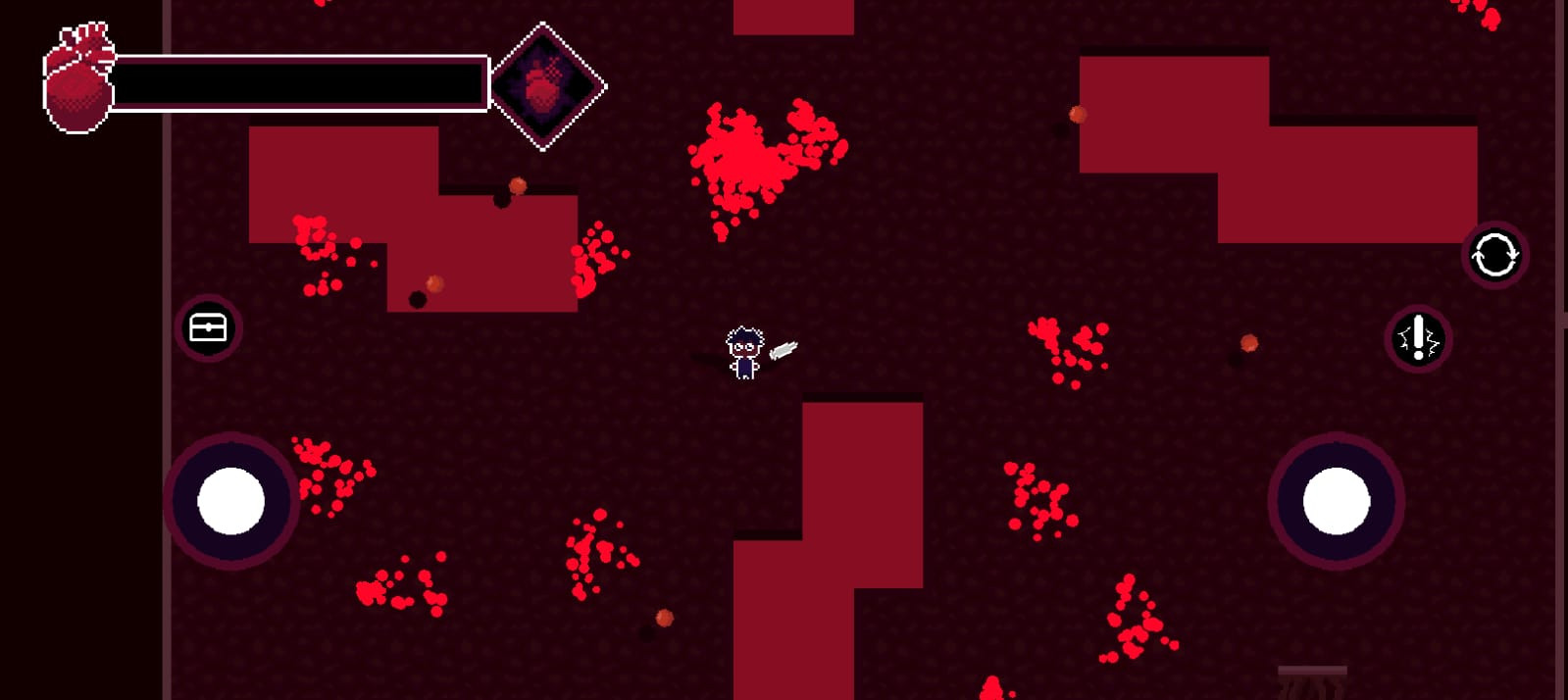Touch the left movement joystick
Viewport: 1568px width, 700px height.
(x=231, y=501)
